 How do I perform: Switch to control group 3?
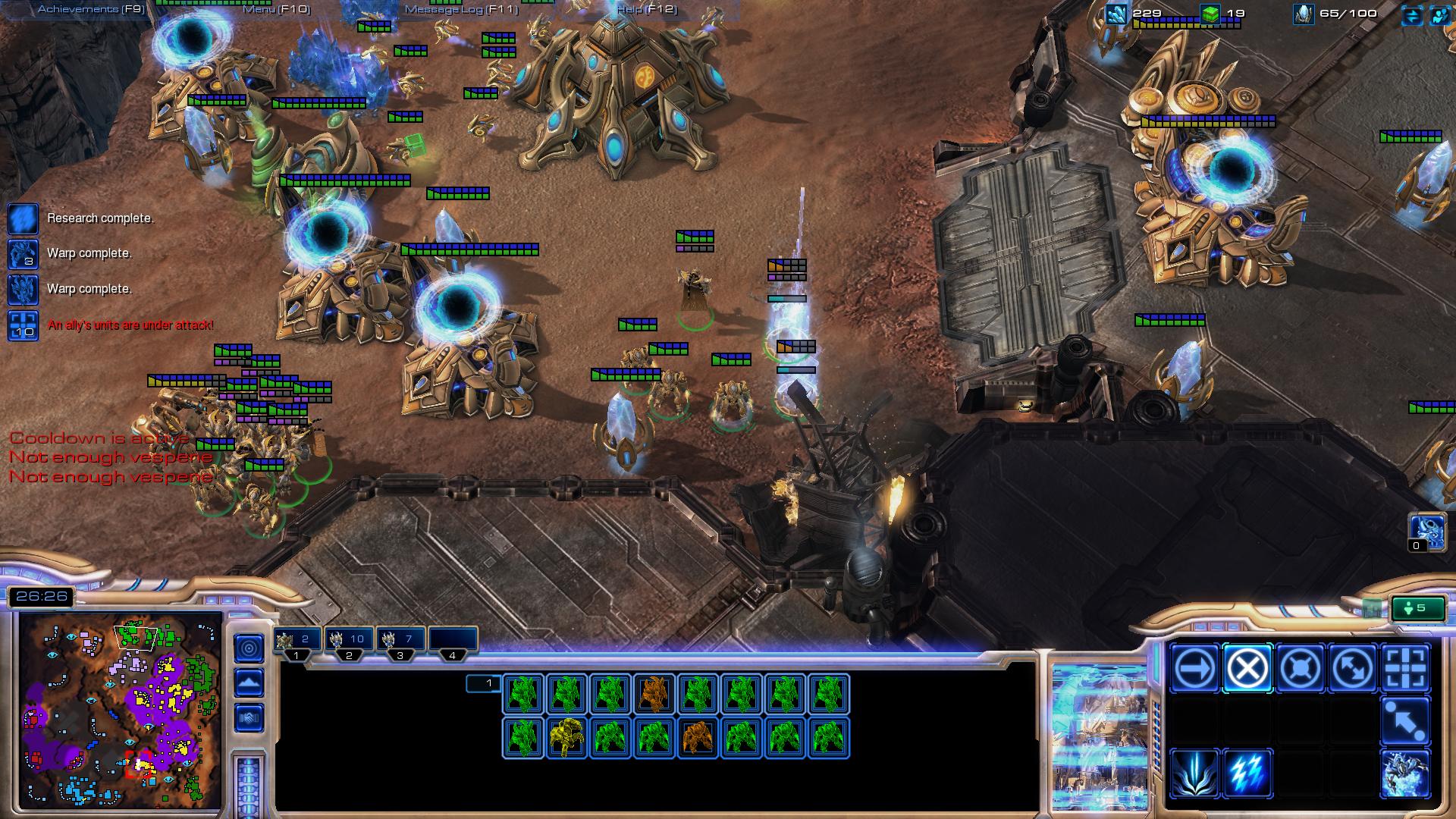(400, 641)
